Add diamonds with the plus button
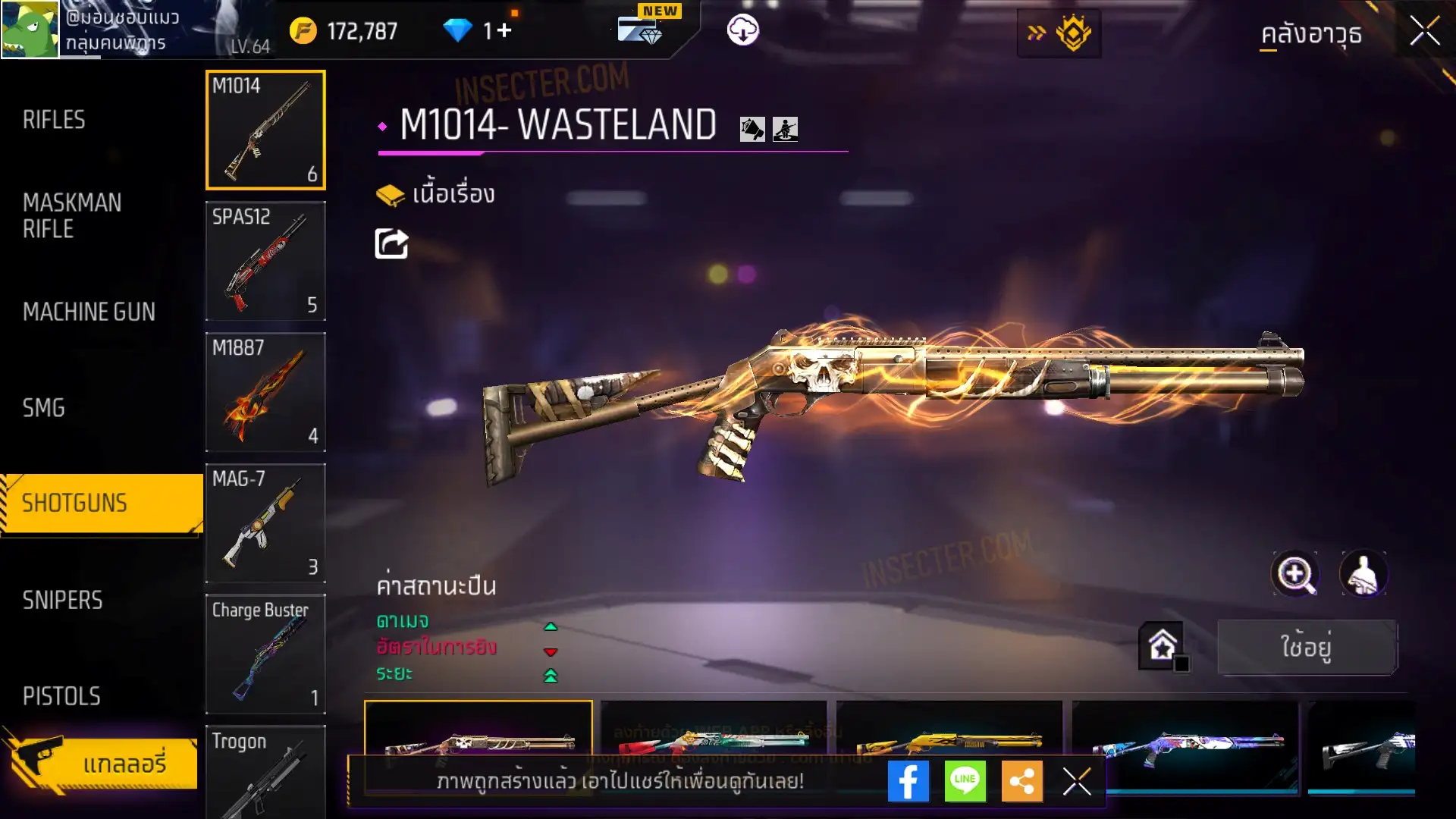 [x=505, y=30]
